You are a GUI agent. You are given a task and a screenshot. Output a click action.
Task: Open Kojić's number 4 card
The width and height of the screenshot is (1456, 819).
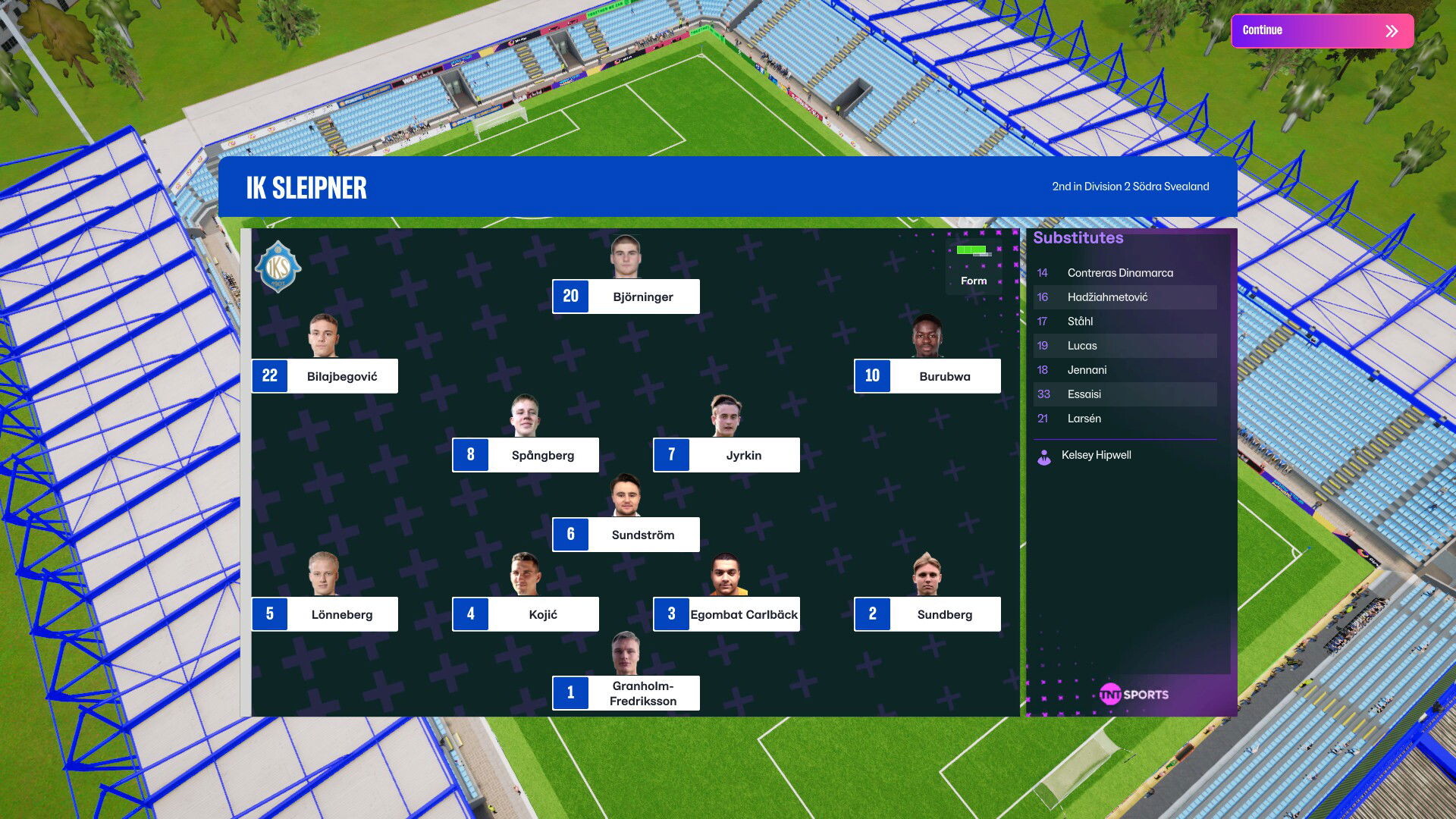[526, 614]
